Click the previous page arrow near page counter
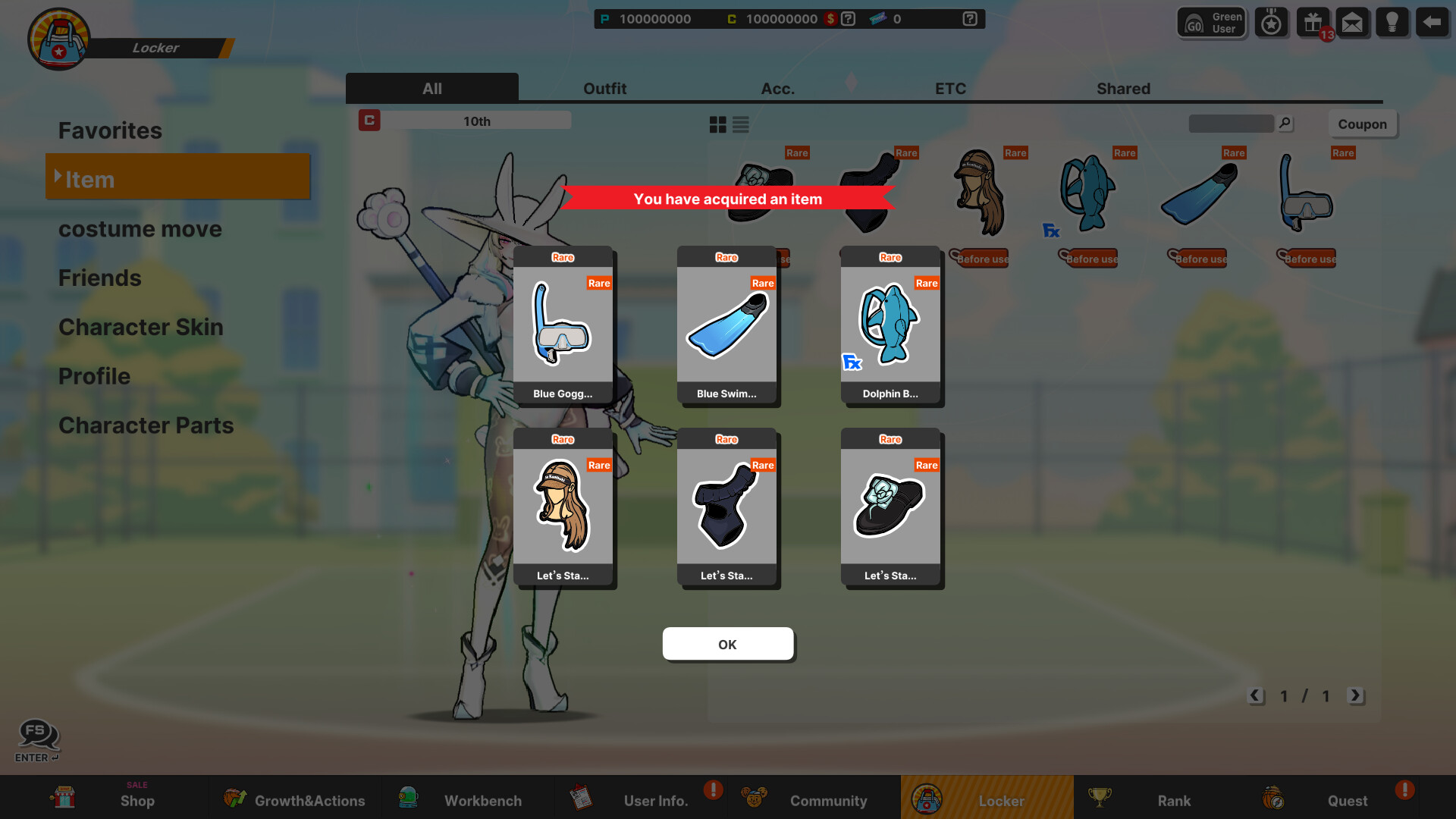 (x=1257, y=695)
